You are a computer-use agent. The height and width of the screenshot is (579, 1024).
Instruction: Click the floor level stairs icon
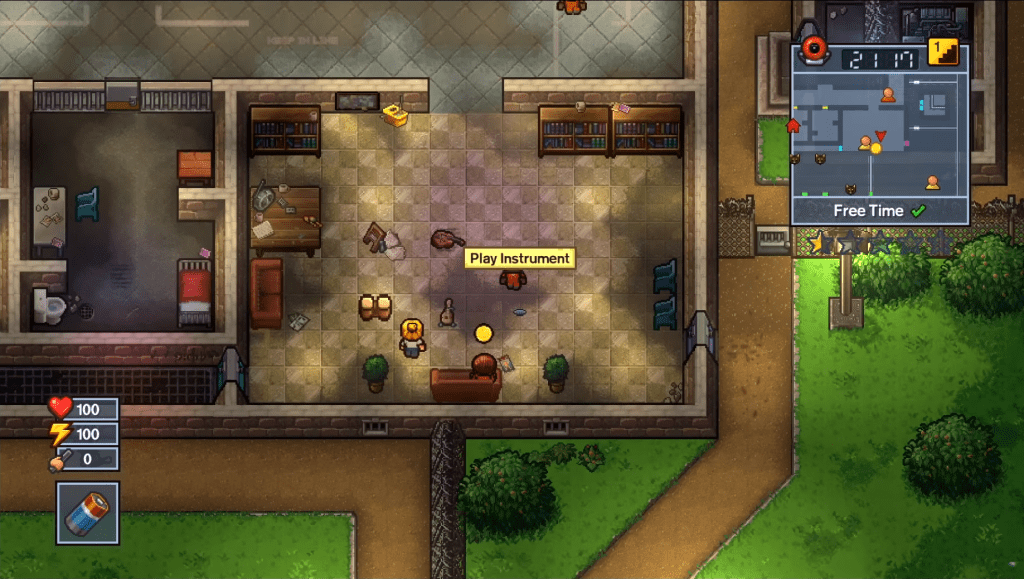(x=942, y=52)
